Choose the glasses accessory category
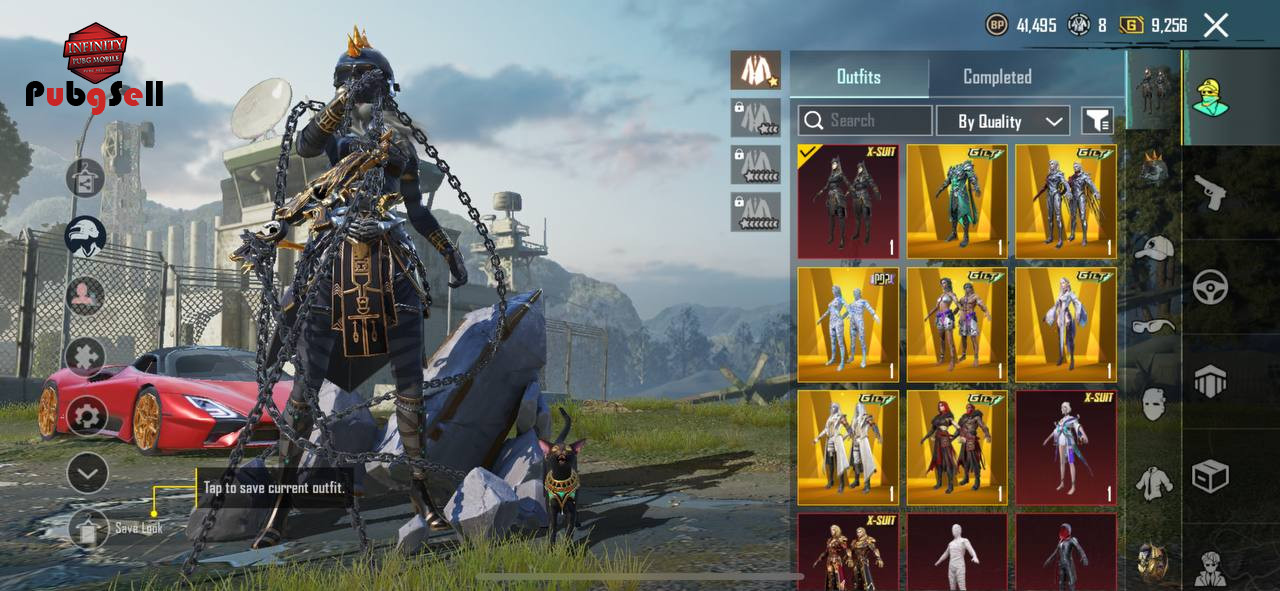 pos(1154,325)
